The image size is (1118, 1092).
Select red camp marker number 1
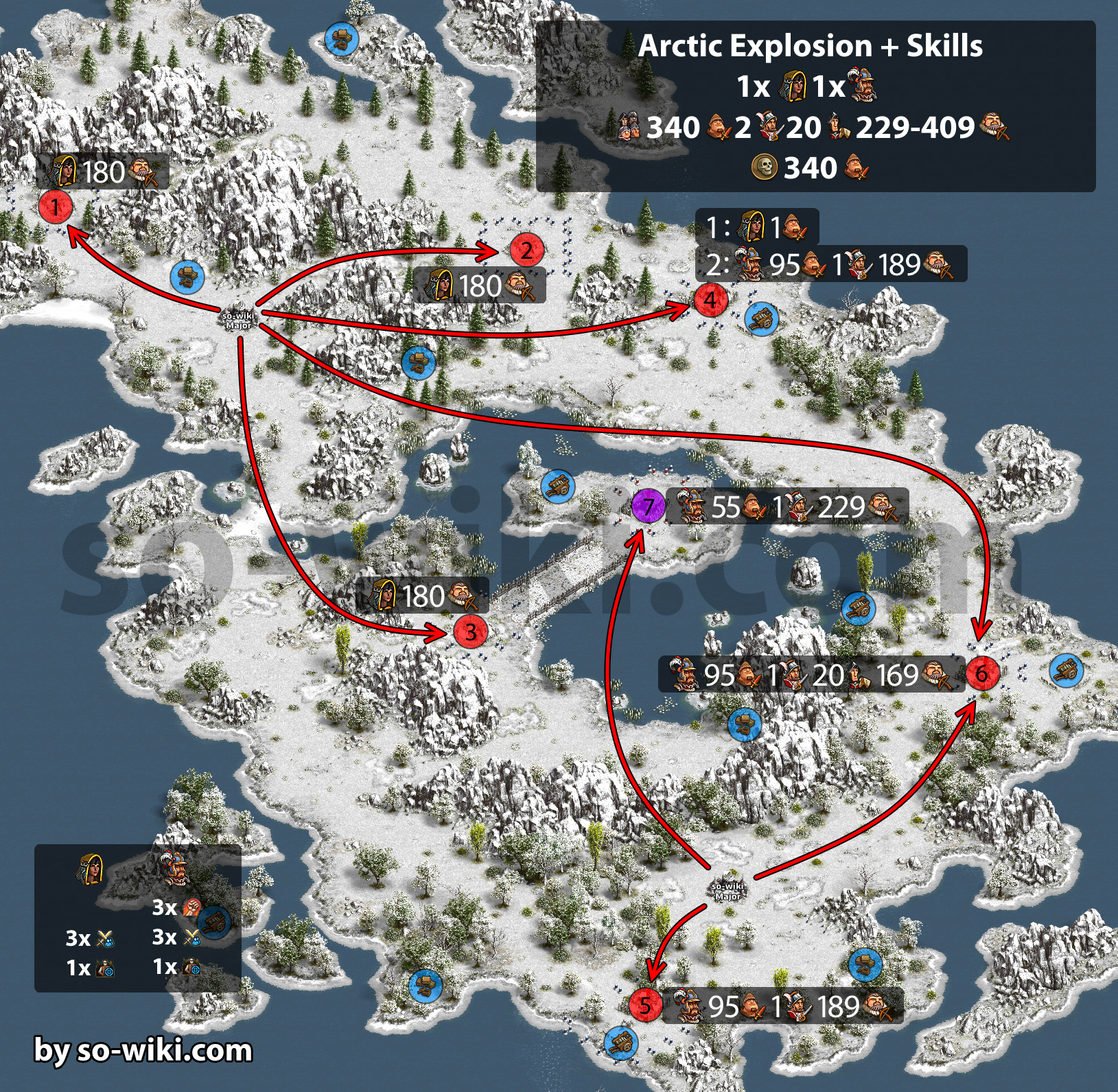(56, 206)
